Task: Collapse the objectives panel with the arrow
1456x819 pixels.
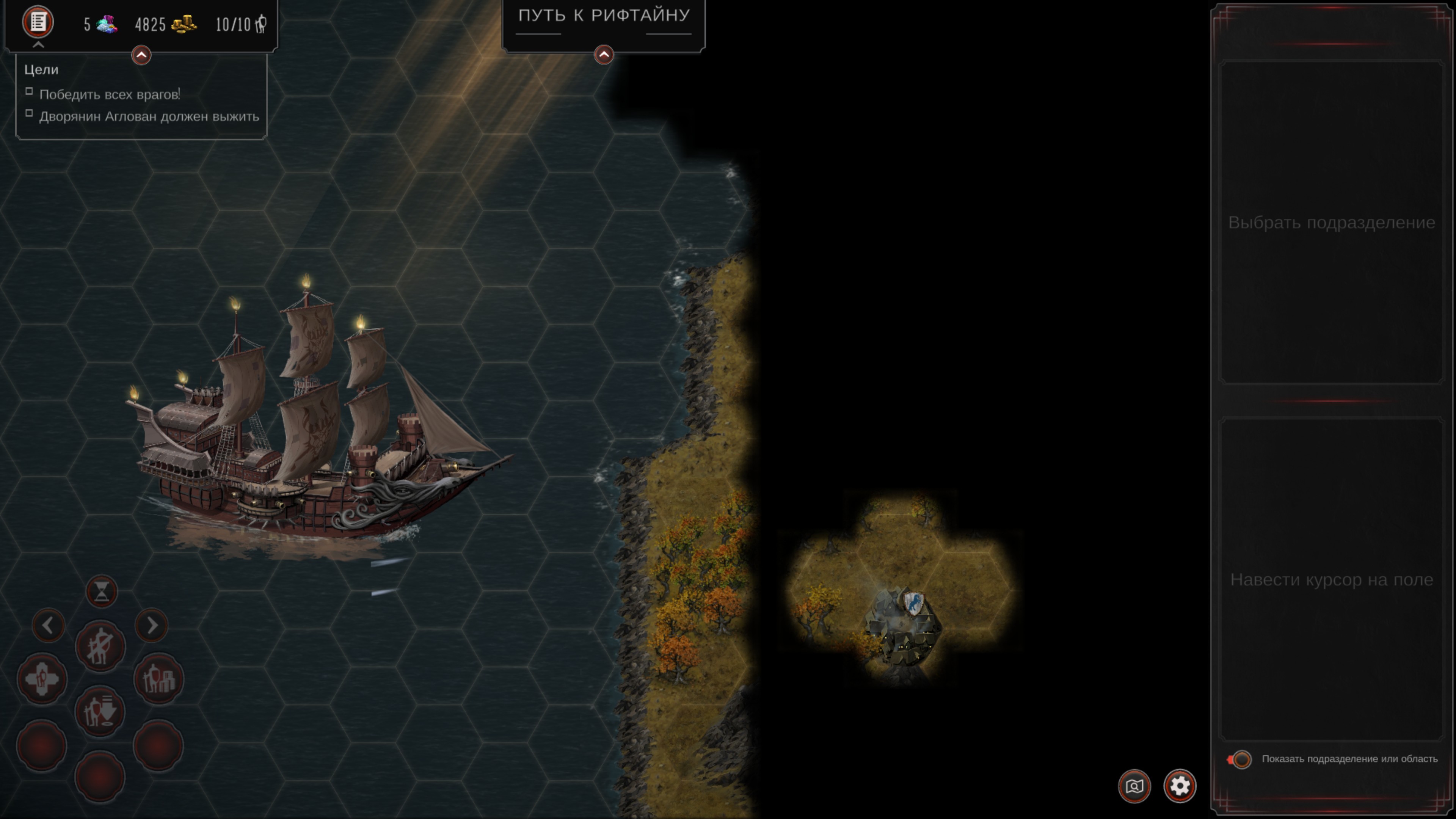Action: tap(141, 55)
